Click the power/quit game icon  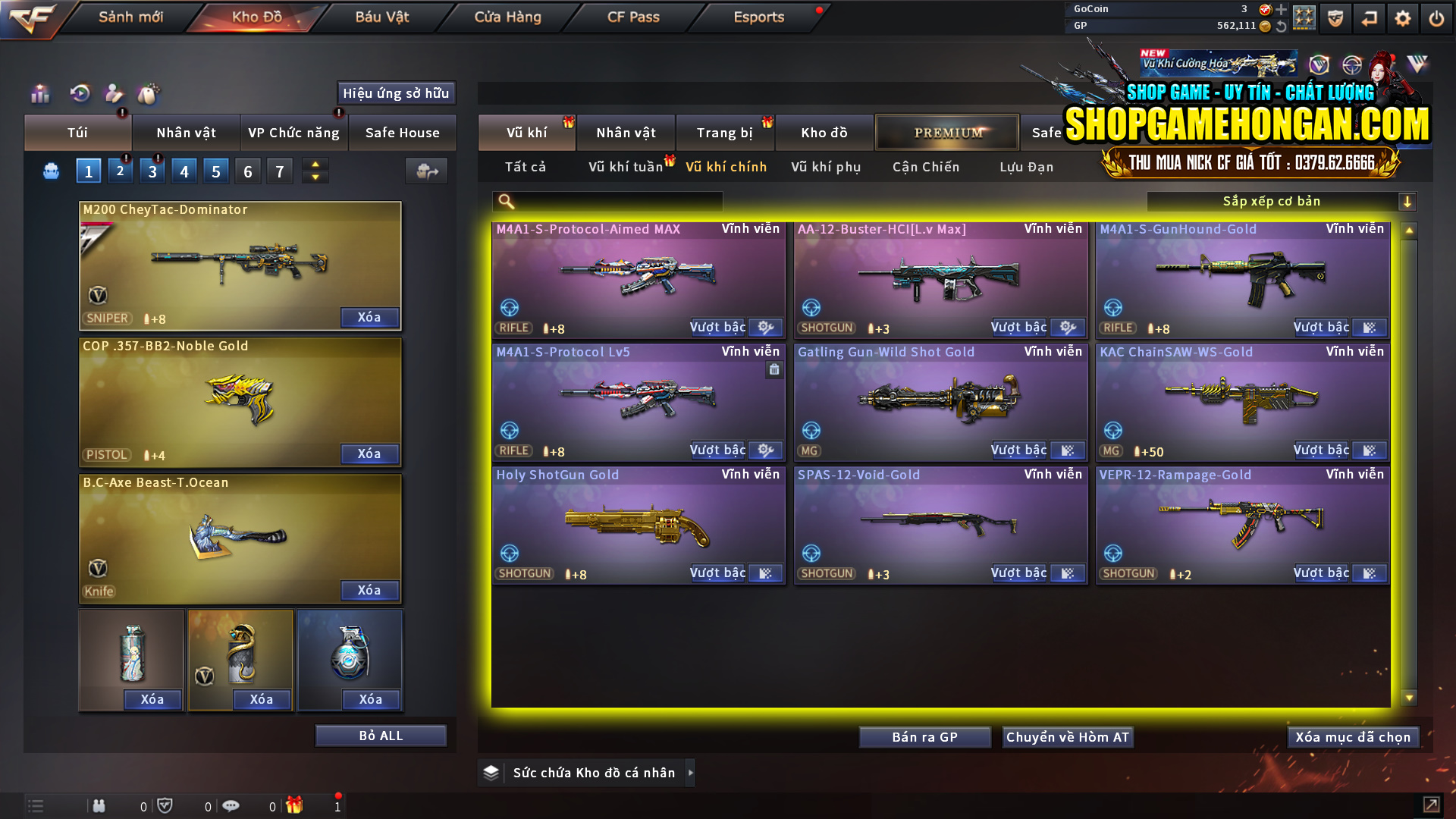(x=1436, y=17)
